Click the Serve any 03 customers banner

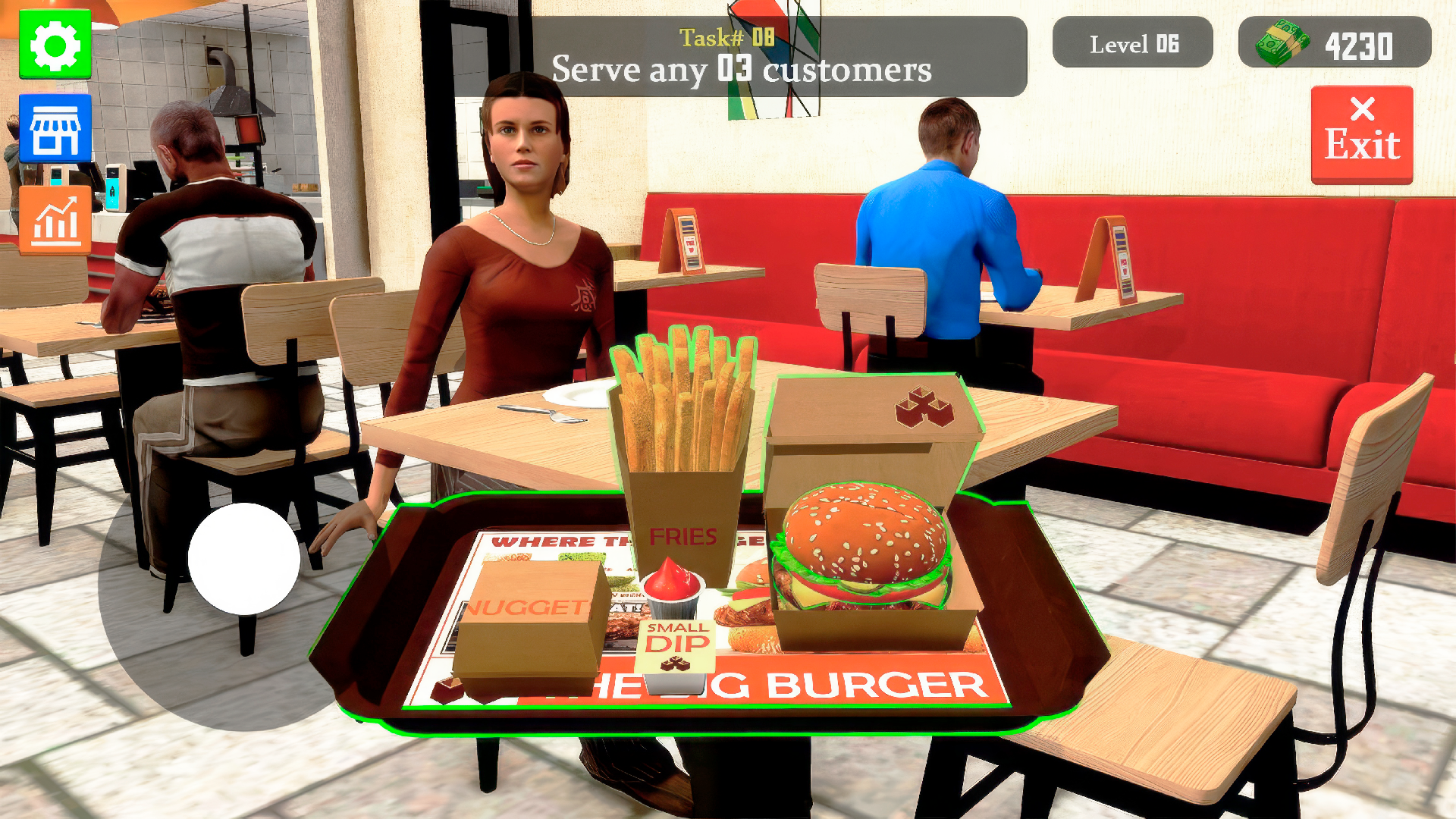[742, 71]
